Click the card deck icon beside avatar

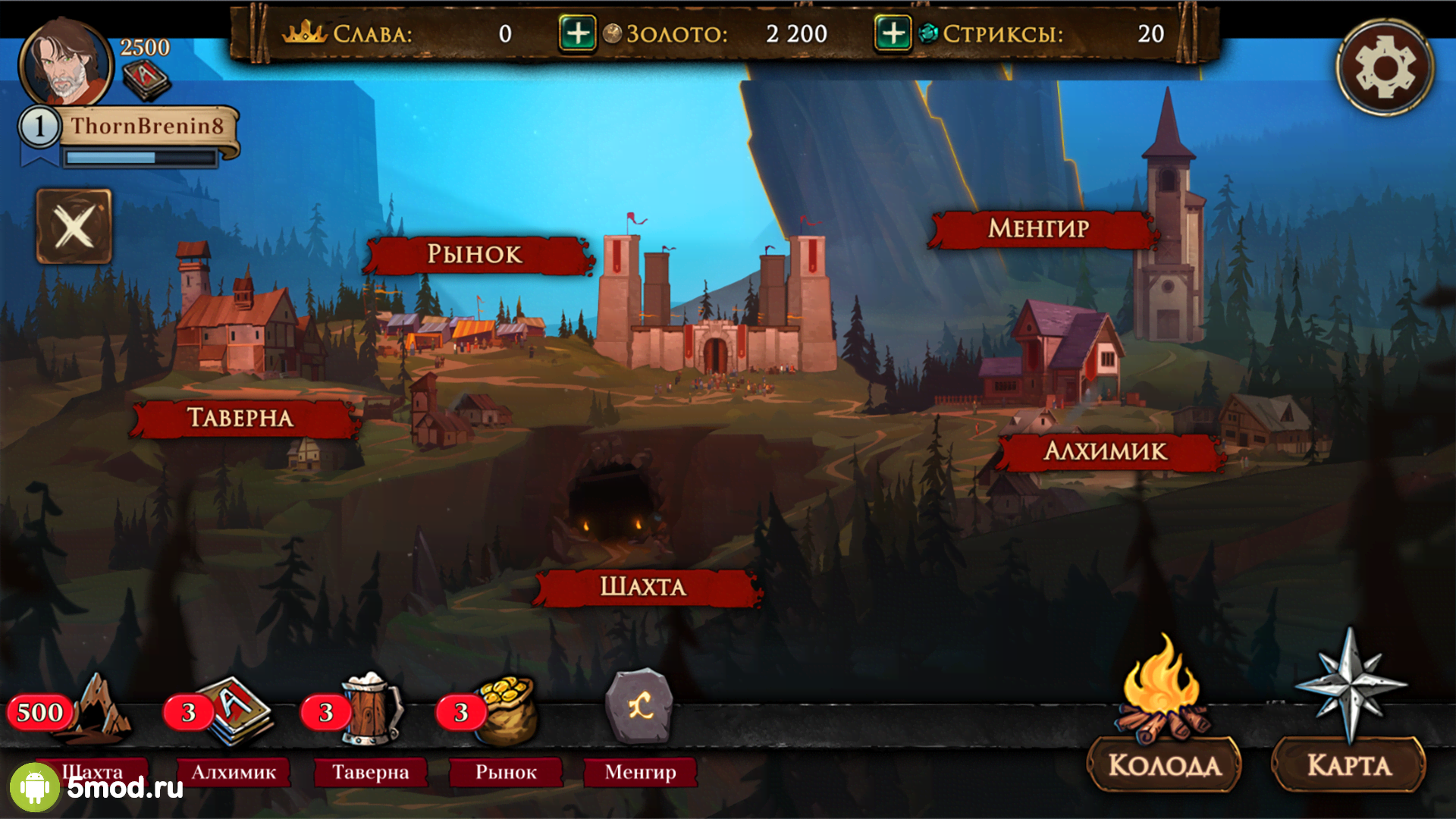tap(146, 80)
